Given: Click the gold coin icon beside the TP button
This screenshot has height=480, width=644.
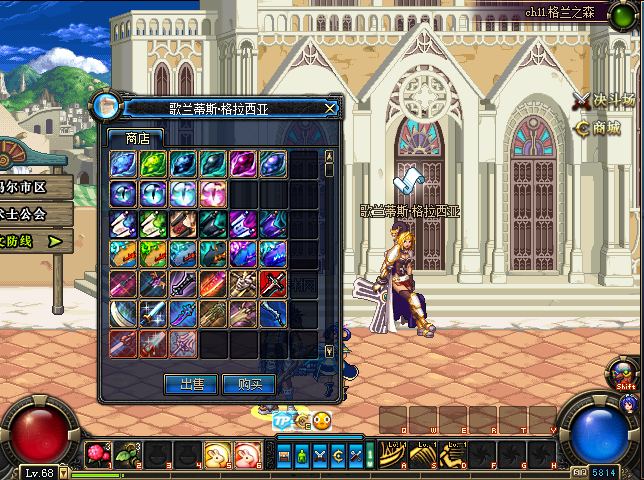Looking at the screenshot, I should coord(302,421).
